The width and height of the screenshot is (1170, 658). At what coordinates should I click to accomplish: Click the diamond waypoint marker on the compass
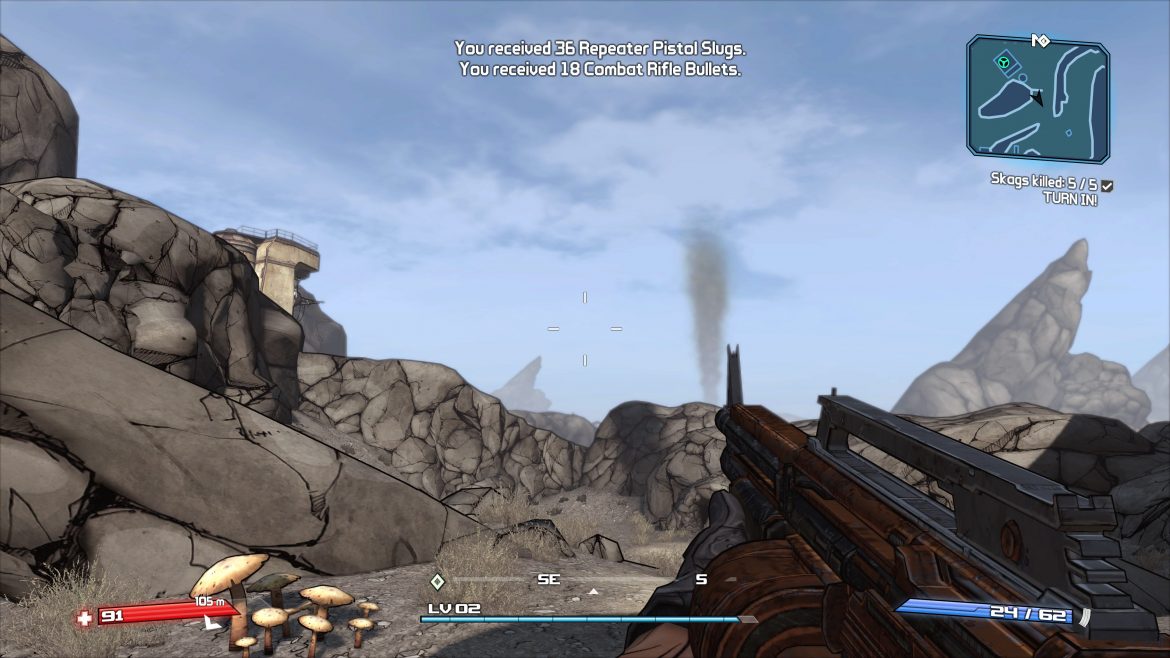[x=437, y=581]
